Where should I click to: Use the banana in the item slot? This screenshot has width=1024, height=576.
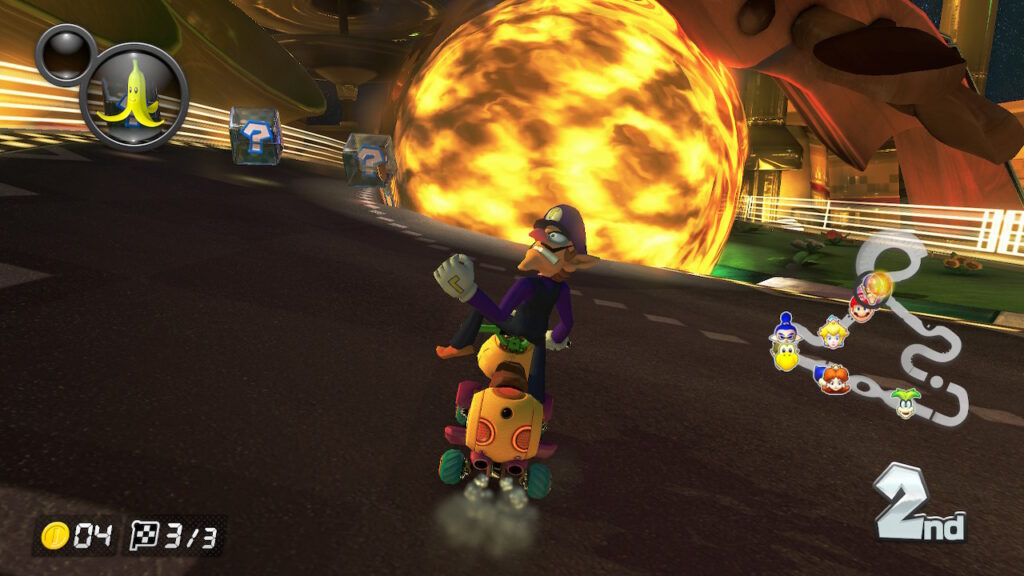(134, 96)
